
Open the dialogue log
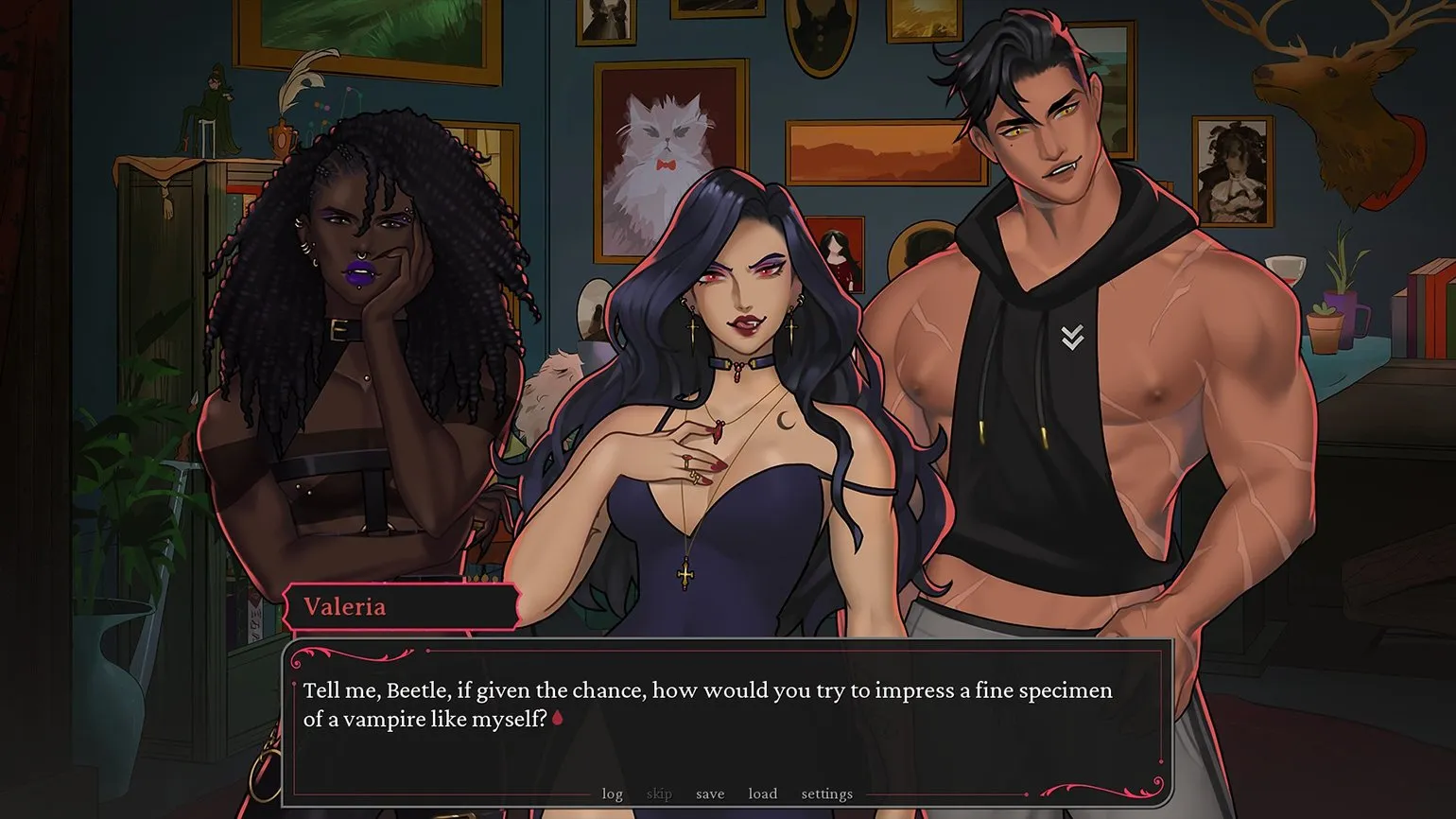[613, 793]
